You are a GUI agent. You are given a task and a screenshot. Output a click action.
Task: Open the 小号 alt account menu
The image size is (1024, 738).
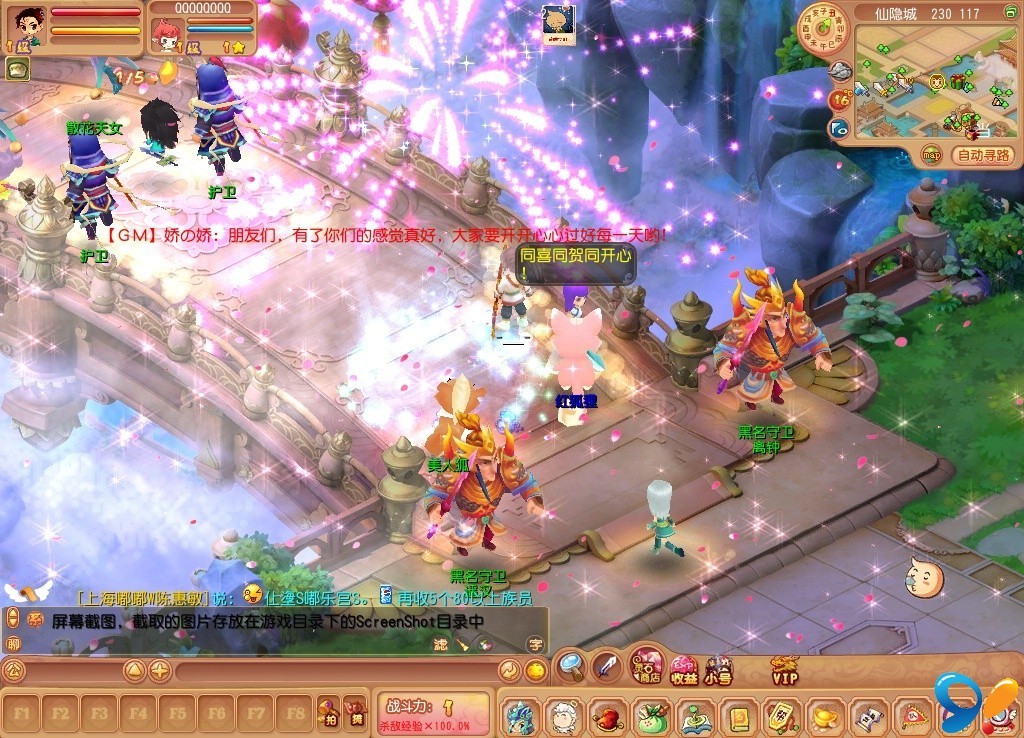(x=718, y=669)
